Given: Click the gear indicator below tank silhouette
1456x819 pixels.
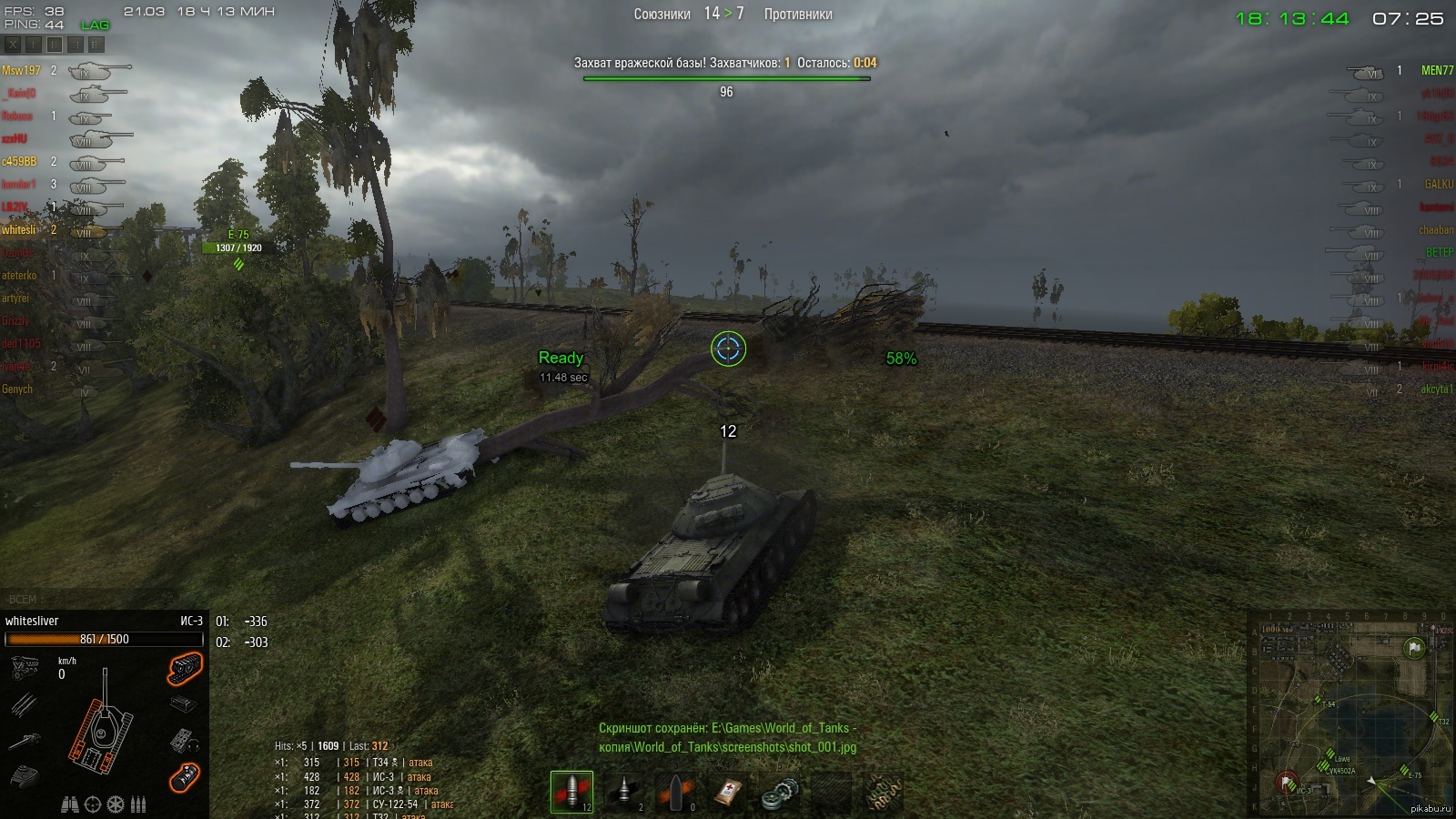Looking at the screenshot, I should coord(114,804).
